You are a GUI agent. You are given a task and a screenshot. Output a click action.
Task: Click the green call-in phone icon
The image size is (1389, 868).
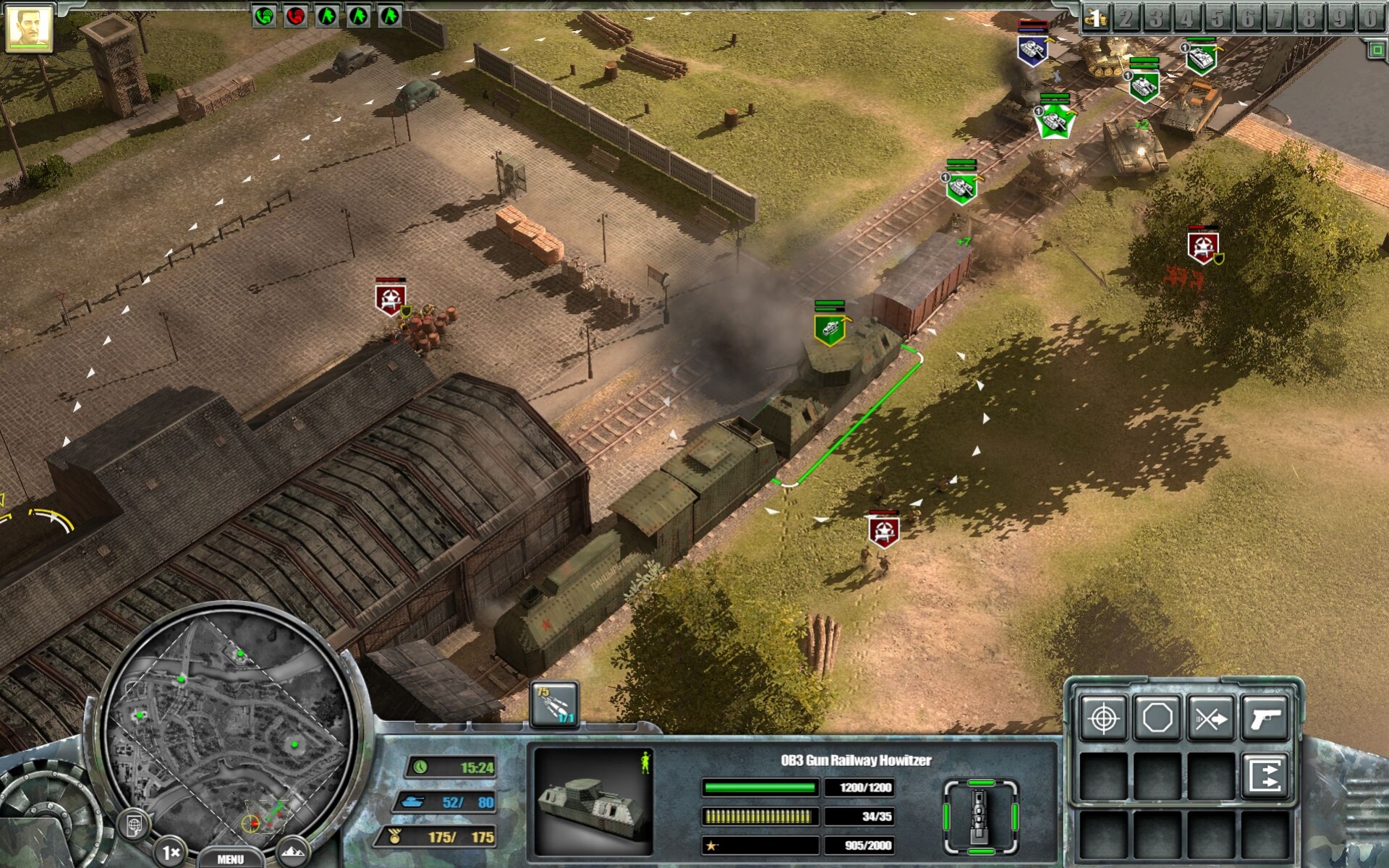click(264, 15)
